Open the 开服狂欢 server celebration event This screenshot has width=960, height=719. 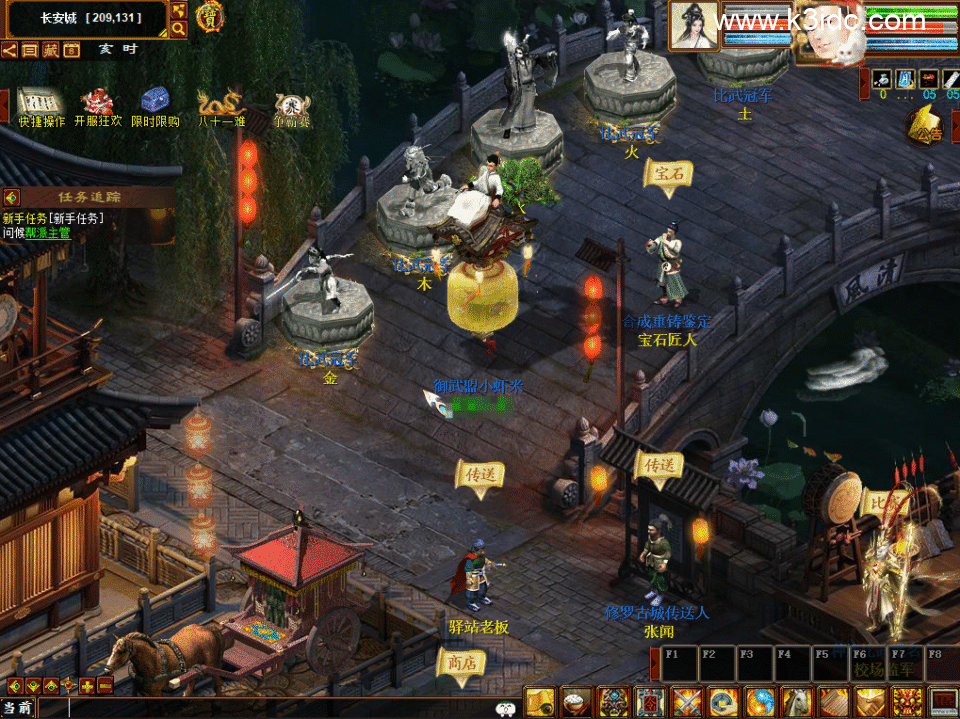pos(98,104)
